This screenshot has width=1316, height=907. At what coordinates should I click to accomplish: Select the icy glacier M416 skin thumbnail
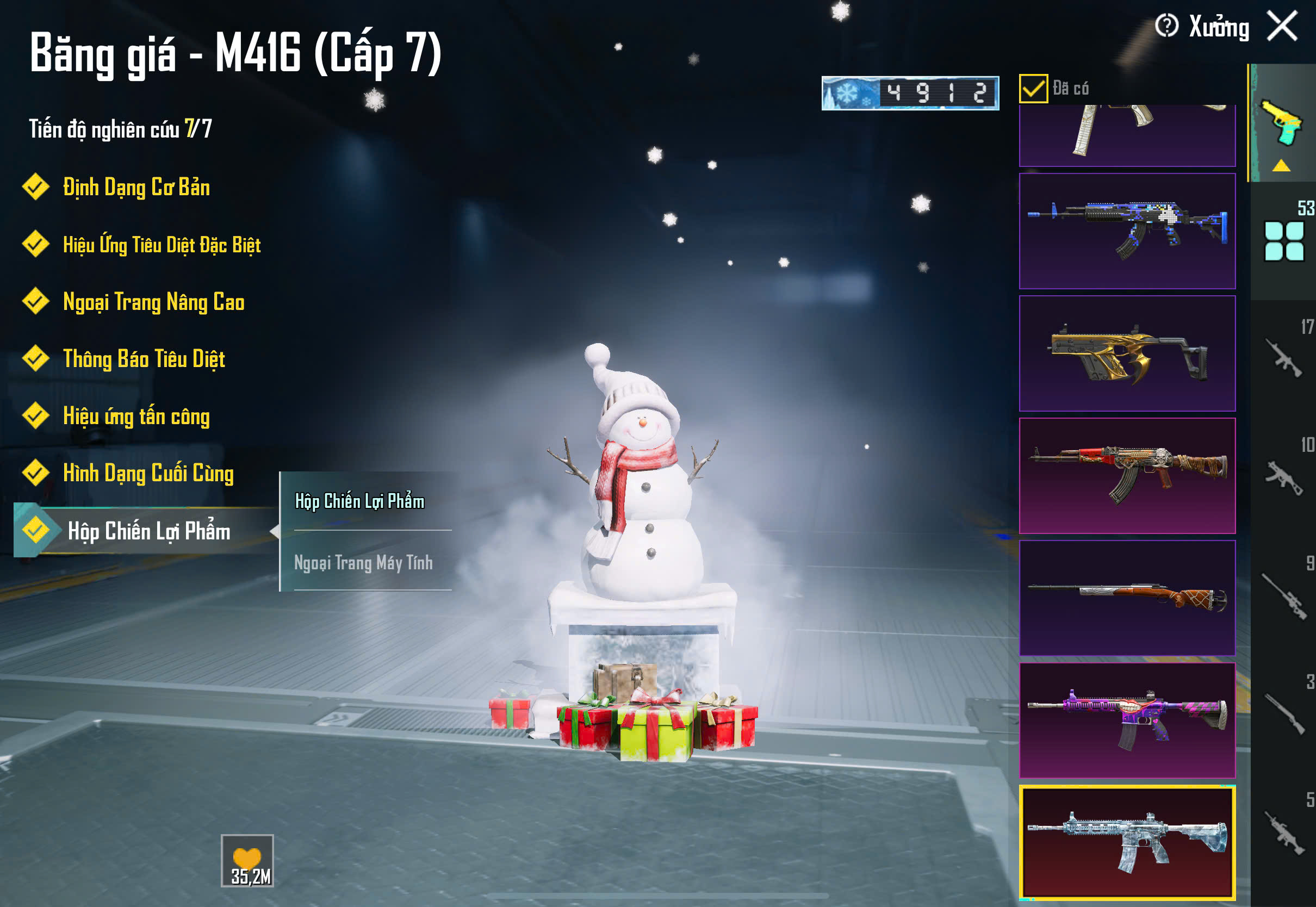(x=1127, y=843)
